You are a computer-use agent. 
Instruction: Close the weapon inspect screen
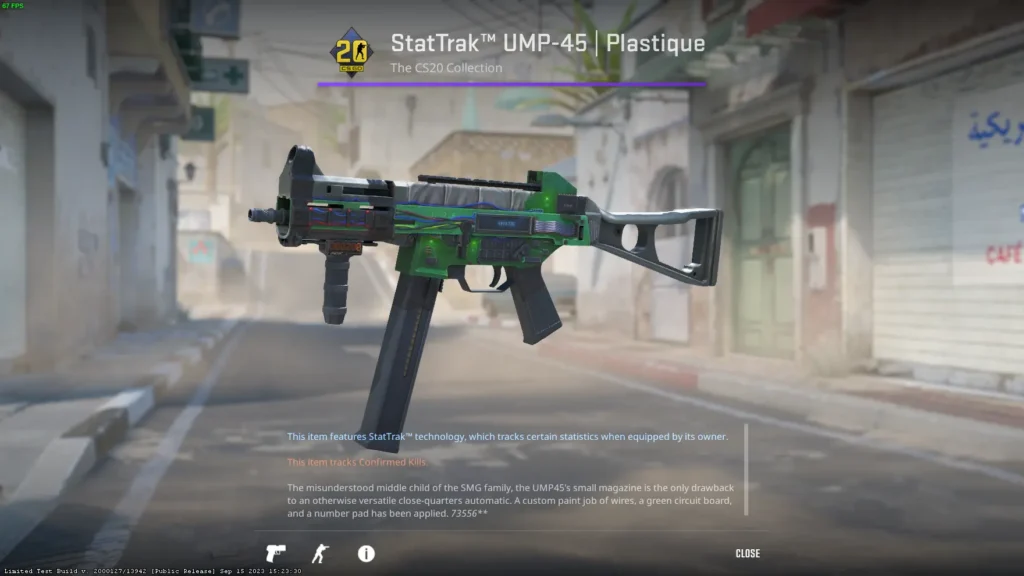(747, 553)
